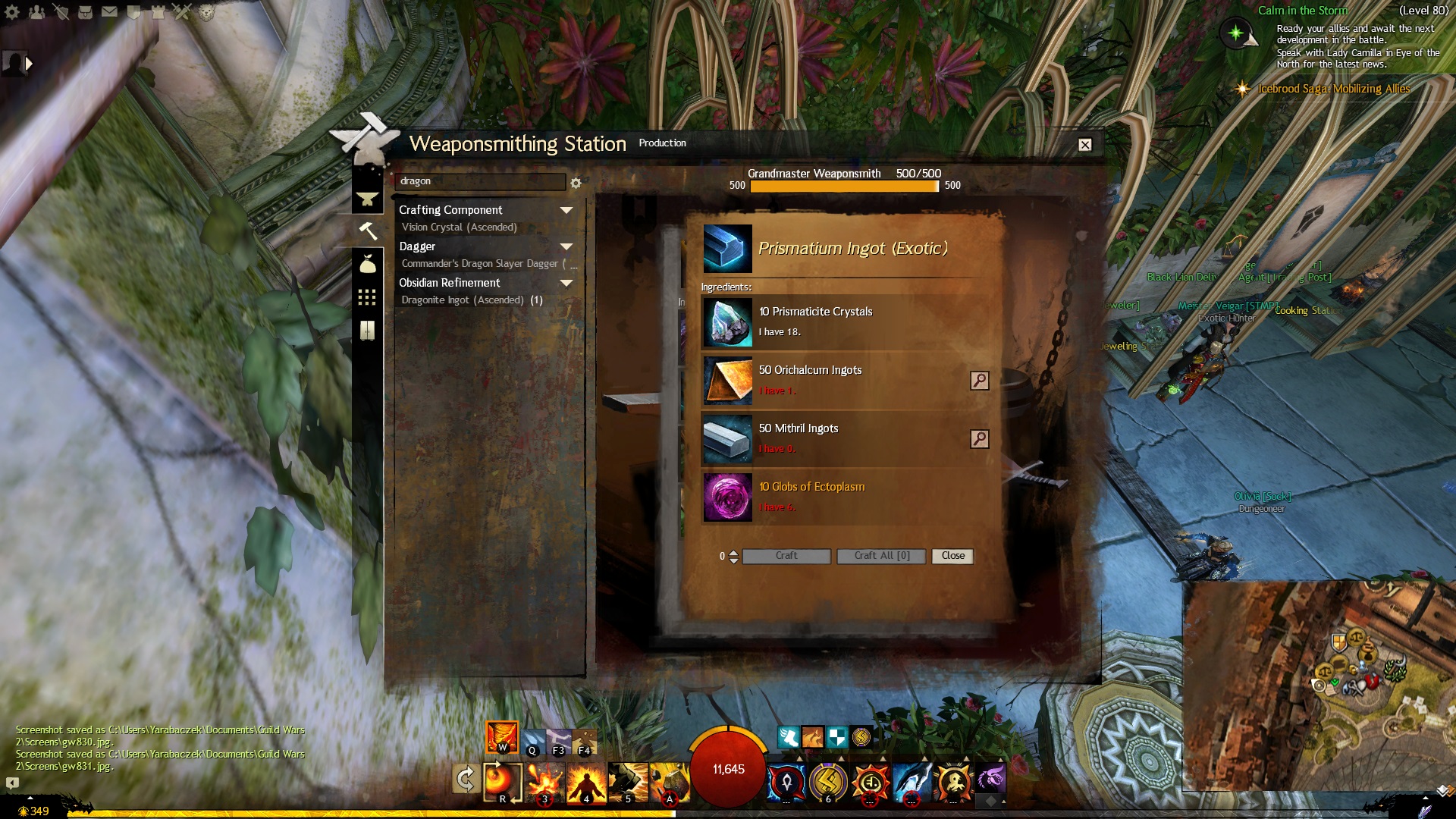Select the Prismaticite Crystals ingredient icon
The width and height of the screenshot is (1456, 819).
click(x=727, y=322)
